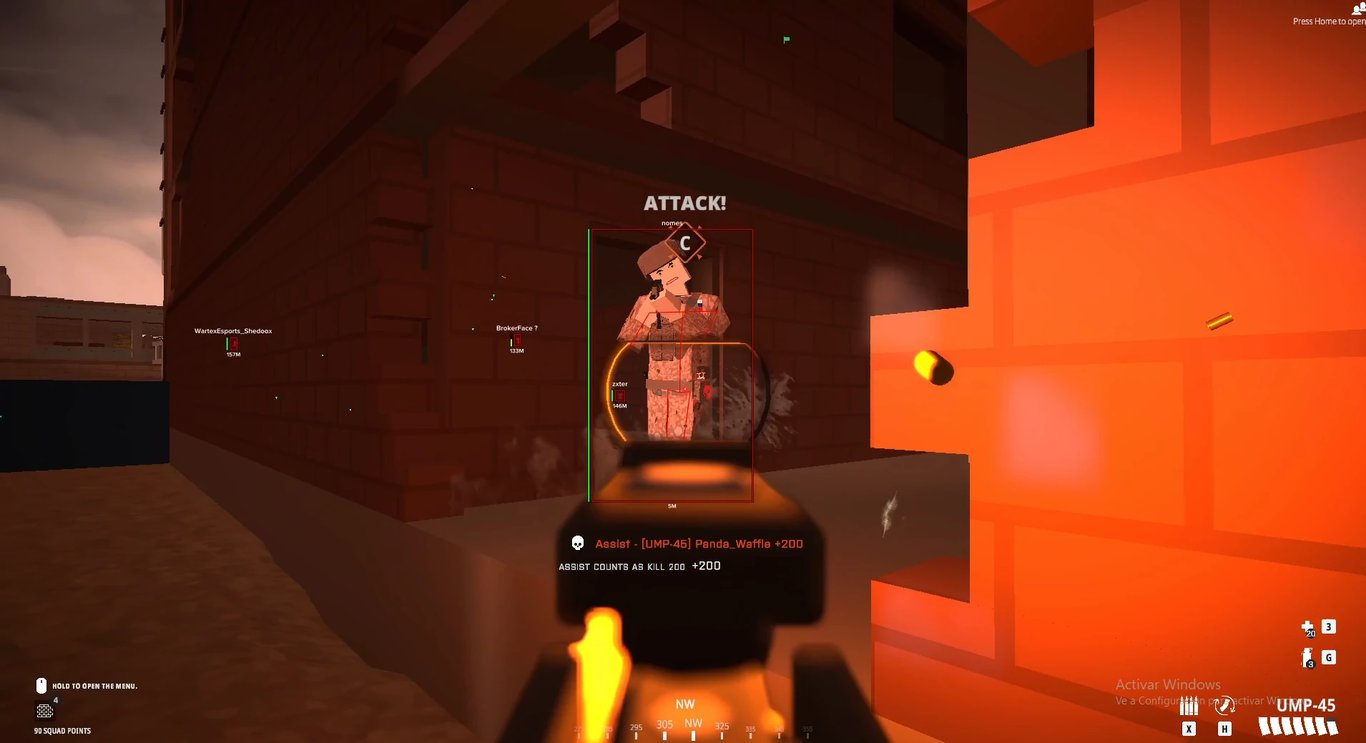Click WartexEsports_Shedoox teammate marker
This screenshot has height=743, width=1366.
(232, 330)
